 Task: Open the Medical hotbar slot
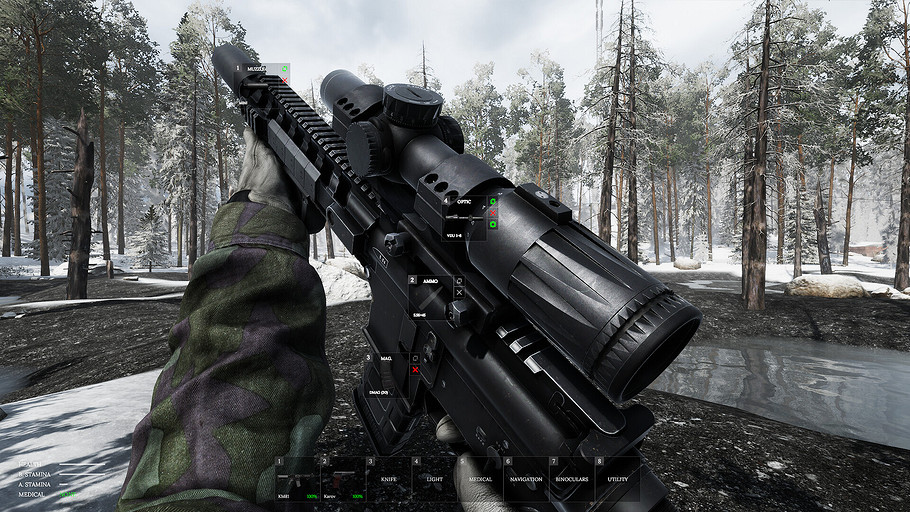[x=480, y=479]
